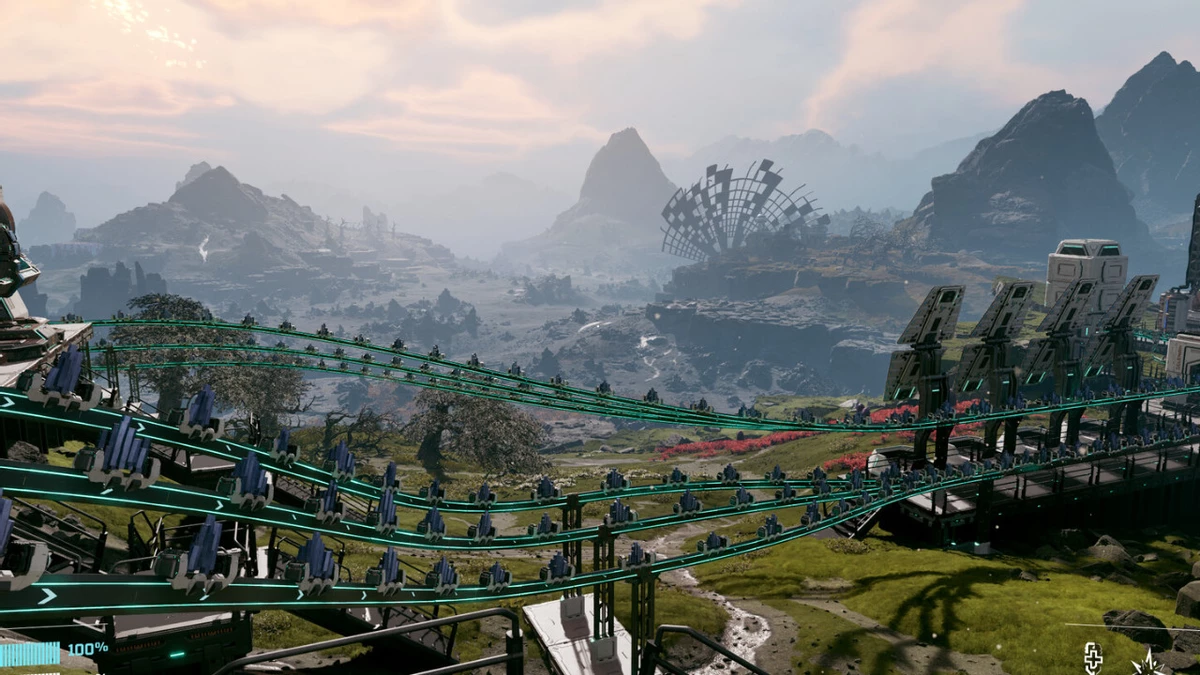Select the medical cross icon in the HUD
The image size is (1200, 675).
coord(1093,657)
